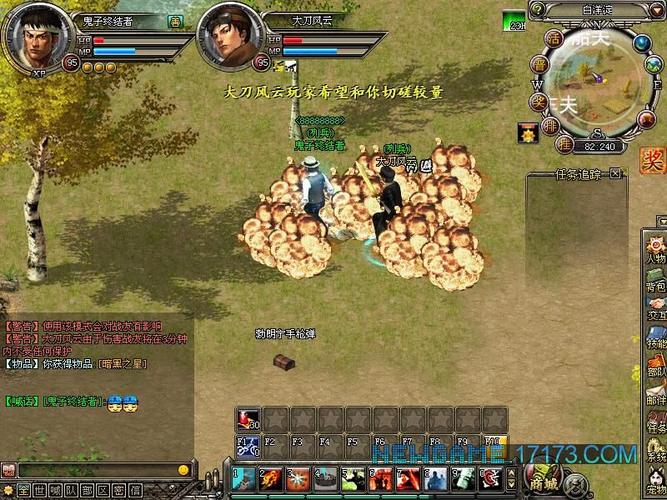Click the 排 ranking button by minimap
667x500 pixels.
coord(553,125)
